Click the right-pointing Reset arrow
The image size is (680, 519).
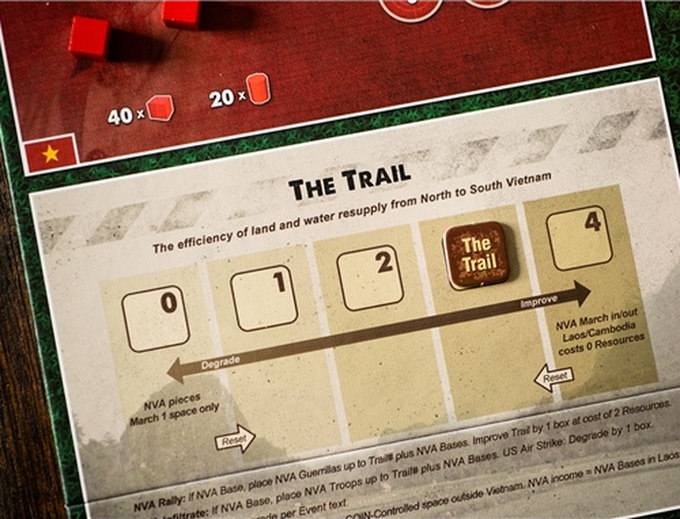click(235, 439)
